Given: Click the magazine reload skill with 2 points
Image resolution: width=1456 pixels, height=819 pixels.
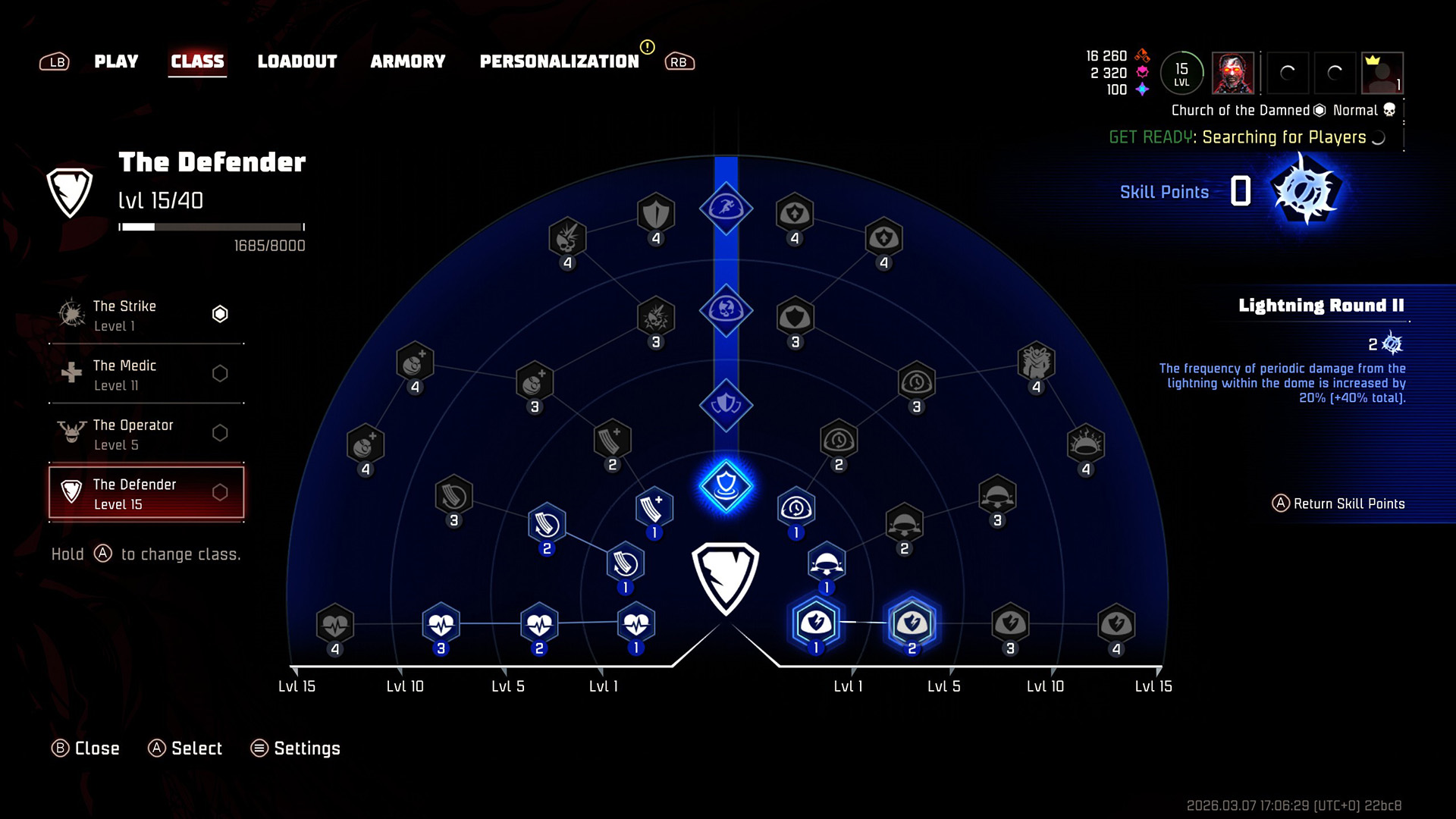Looking at the screenshot, I should pyautogui.click(x=546, y=523).
